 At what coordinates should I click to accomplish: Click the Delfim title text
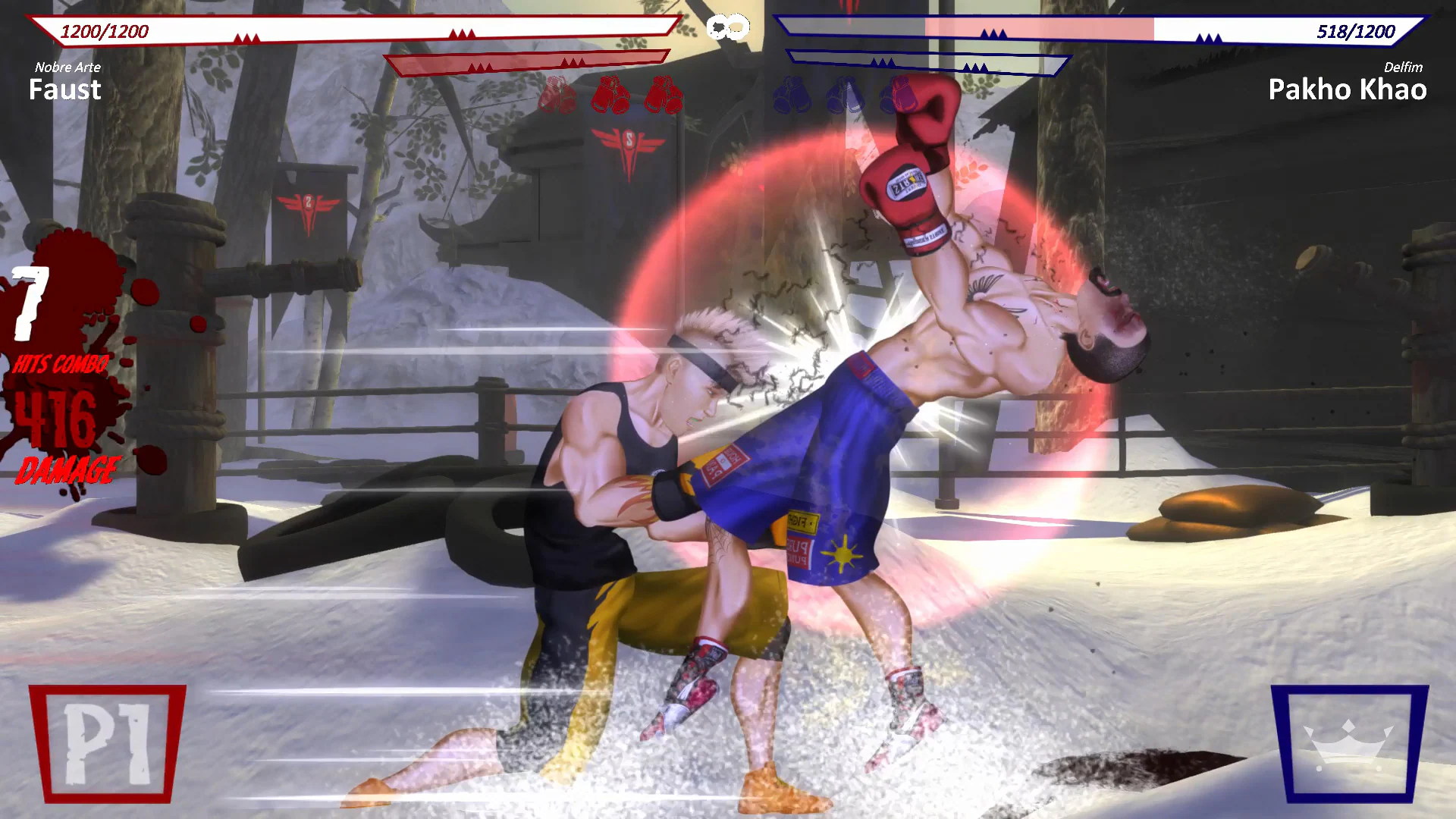click(1403, 67)
